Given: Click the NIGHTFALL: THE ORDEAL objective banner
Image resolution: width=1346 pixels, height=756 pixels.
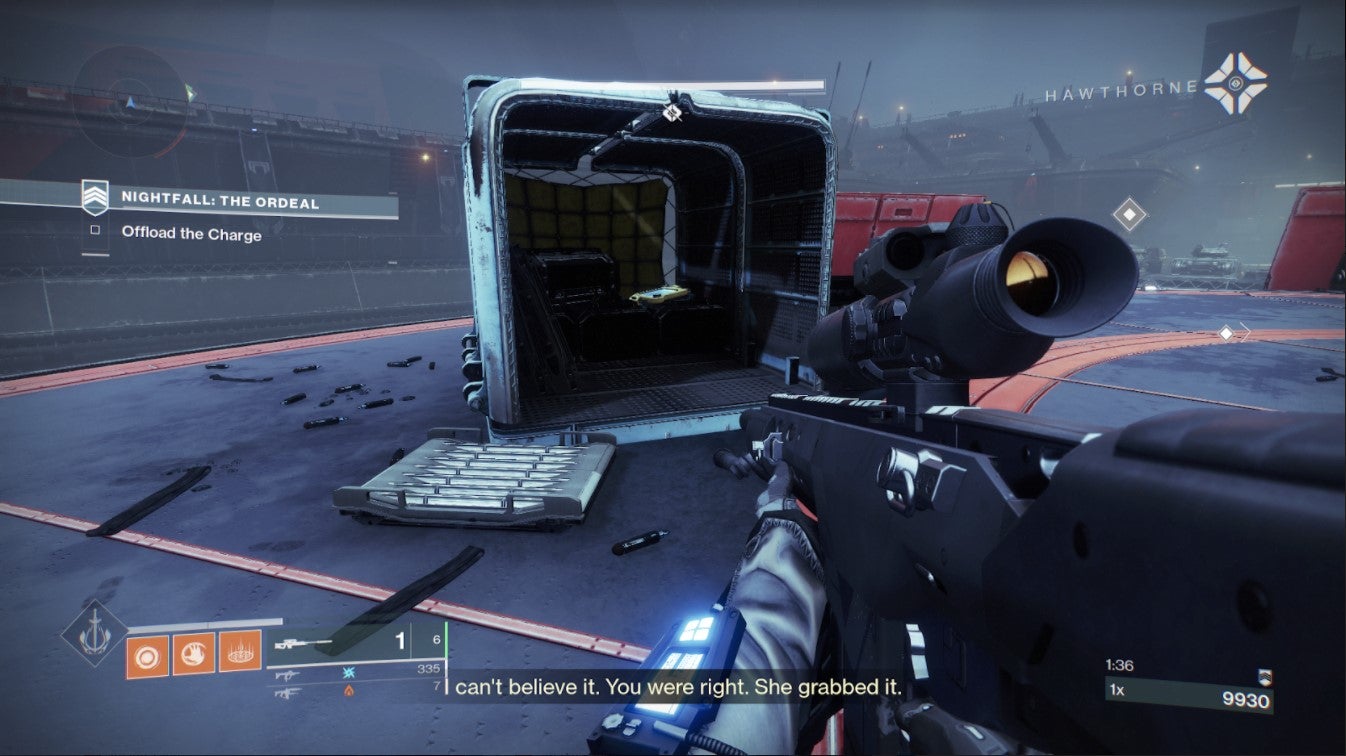Looking at the screenshot, I should 220,203.
